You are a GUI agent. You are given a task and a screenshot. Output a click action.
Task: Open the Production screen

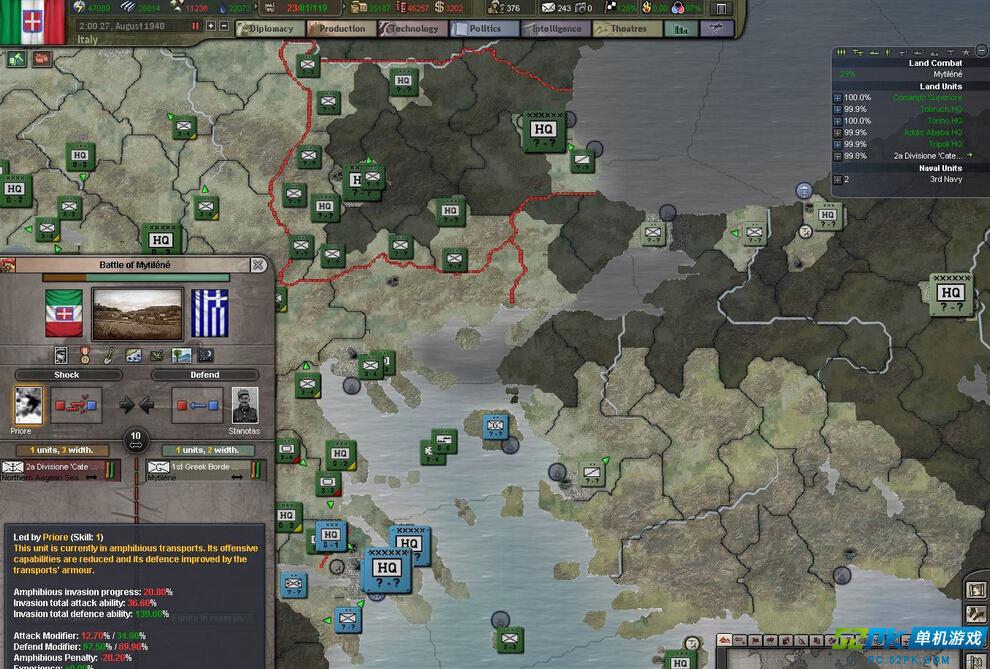341,29
